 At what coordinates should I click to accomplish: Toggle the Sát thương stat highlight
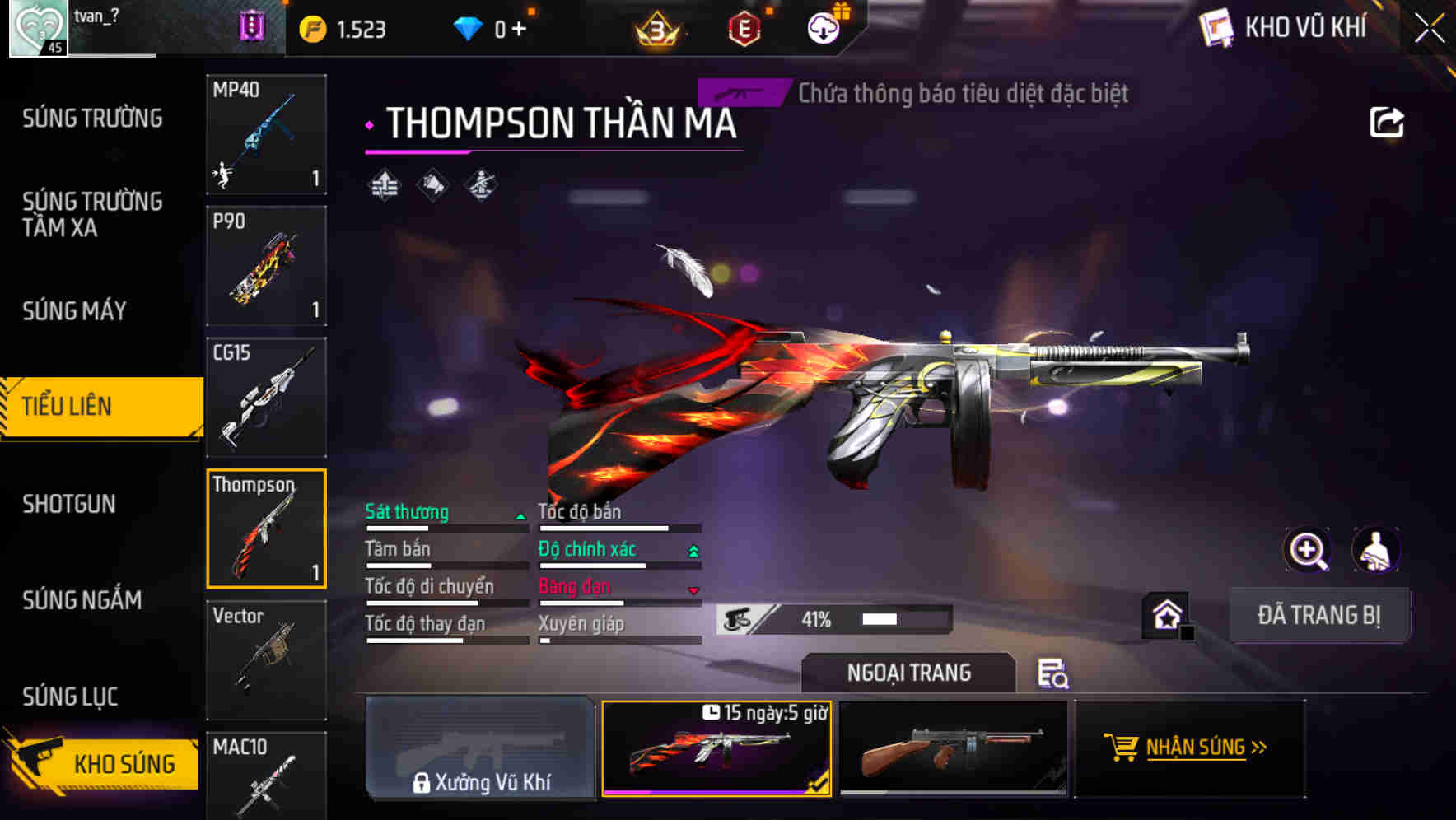coord(407,512)
